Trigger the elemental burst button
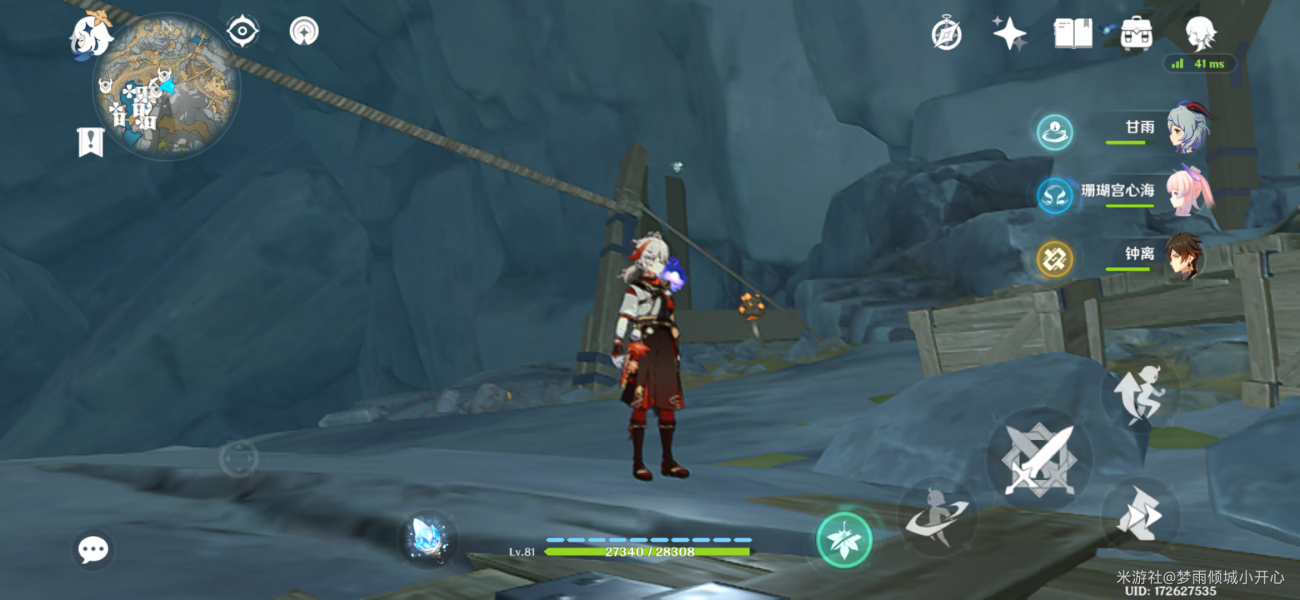Viewport: 1300px width, 600px height. (x=937, y=515)
